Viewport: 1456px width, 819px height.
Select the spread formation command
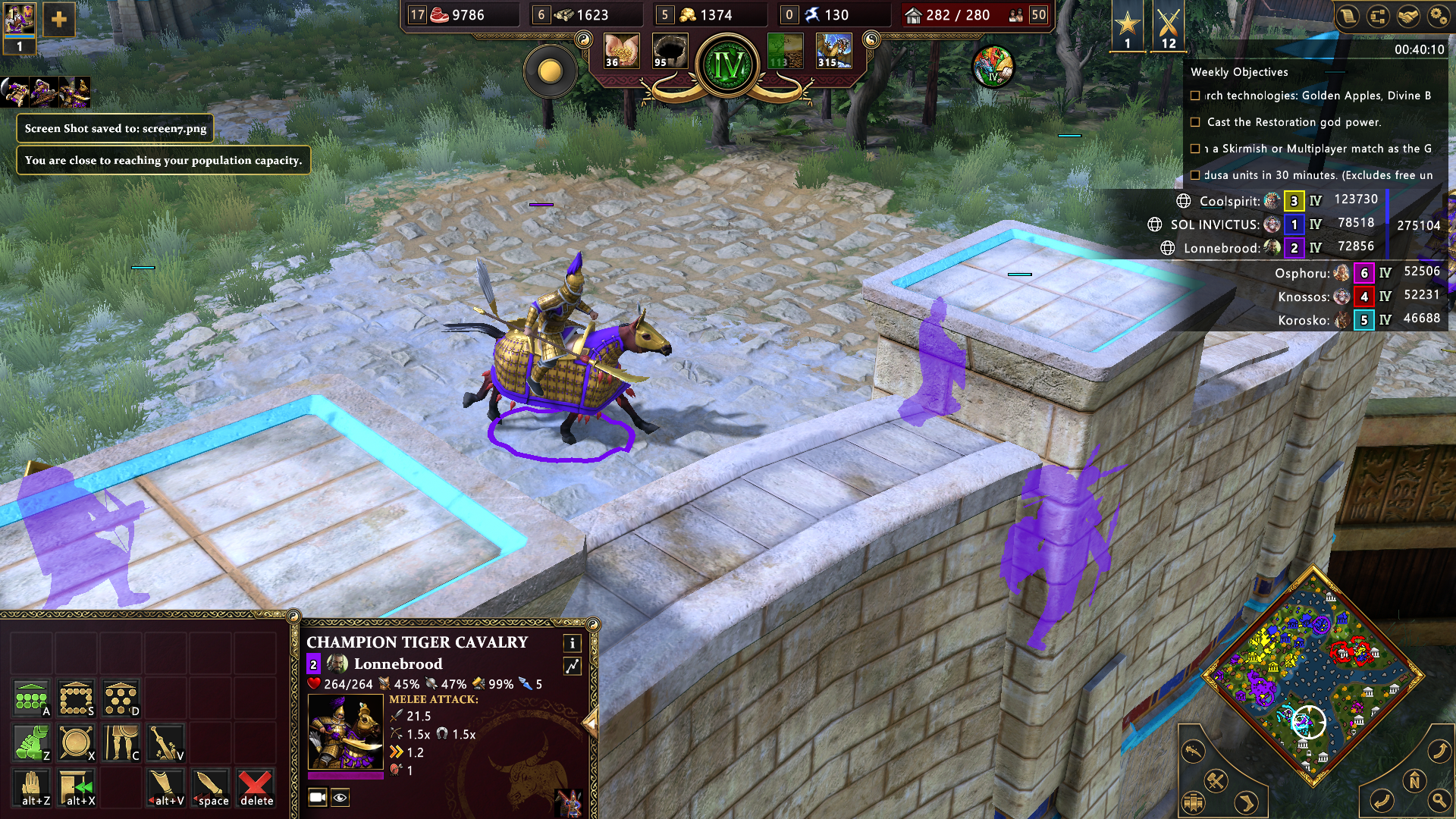tap(121, 698)
